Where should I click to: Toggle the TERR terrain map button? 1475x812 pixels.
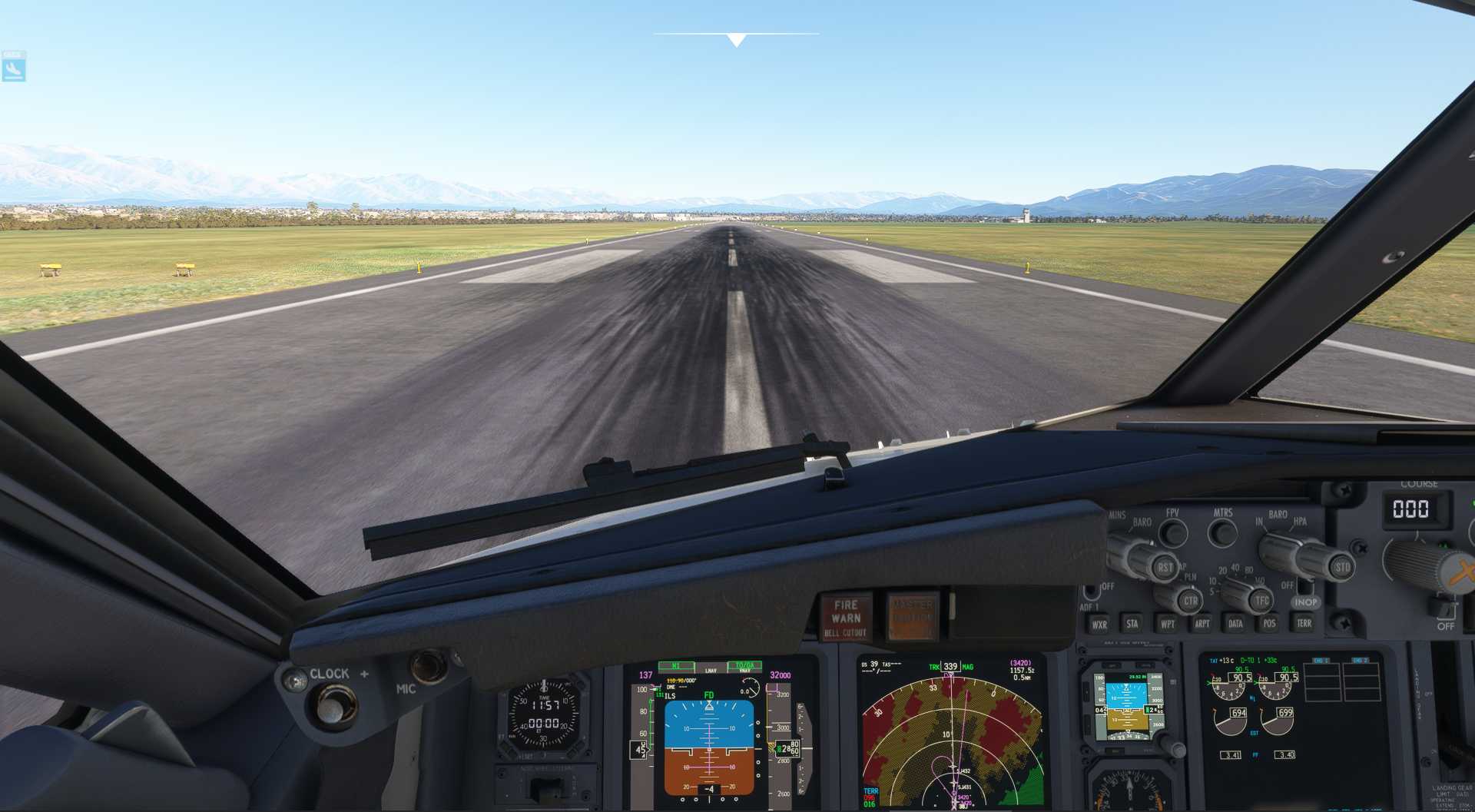tap(1304, 623)
